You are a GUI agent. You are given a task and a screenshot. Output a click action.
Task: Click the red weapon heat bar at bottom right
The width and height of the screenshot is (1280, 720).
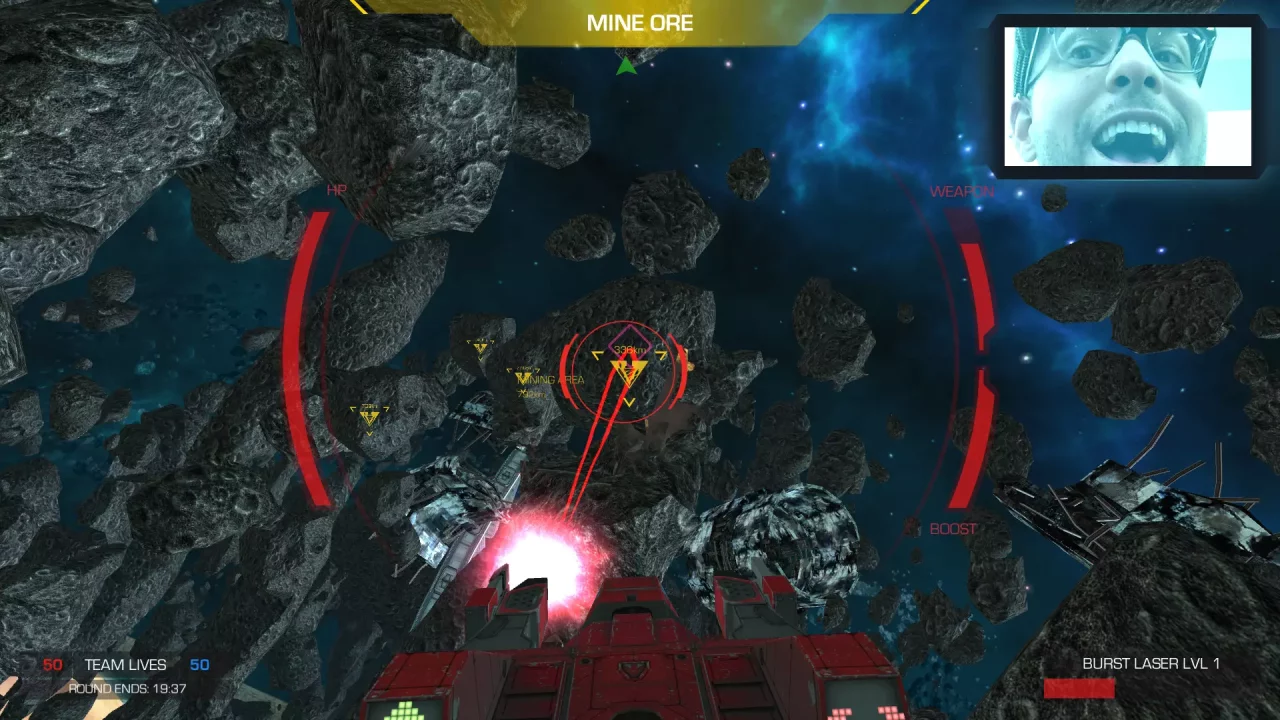click(1079, 688)
